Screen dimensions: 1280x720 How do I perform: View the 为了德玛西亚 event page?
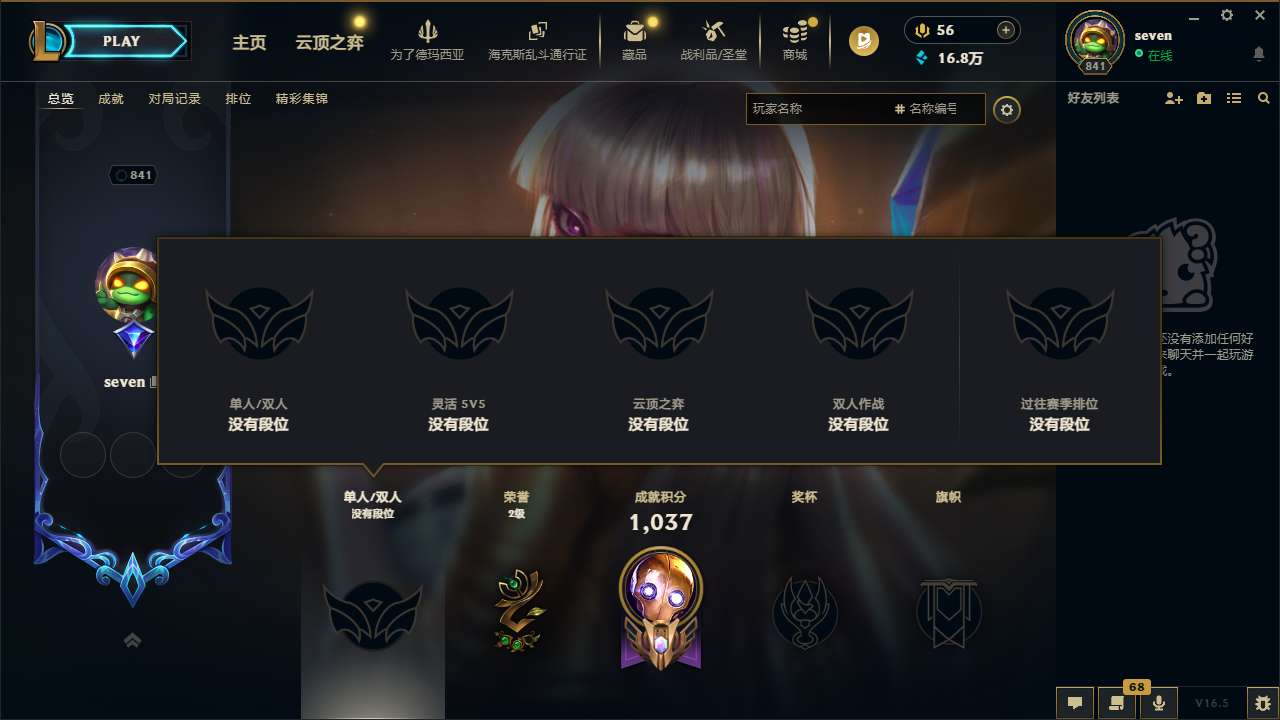(428, 40)
